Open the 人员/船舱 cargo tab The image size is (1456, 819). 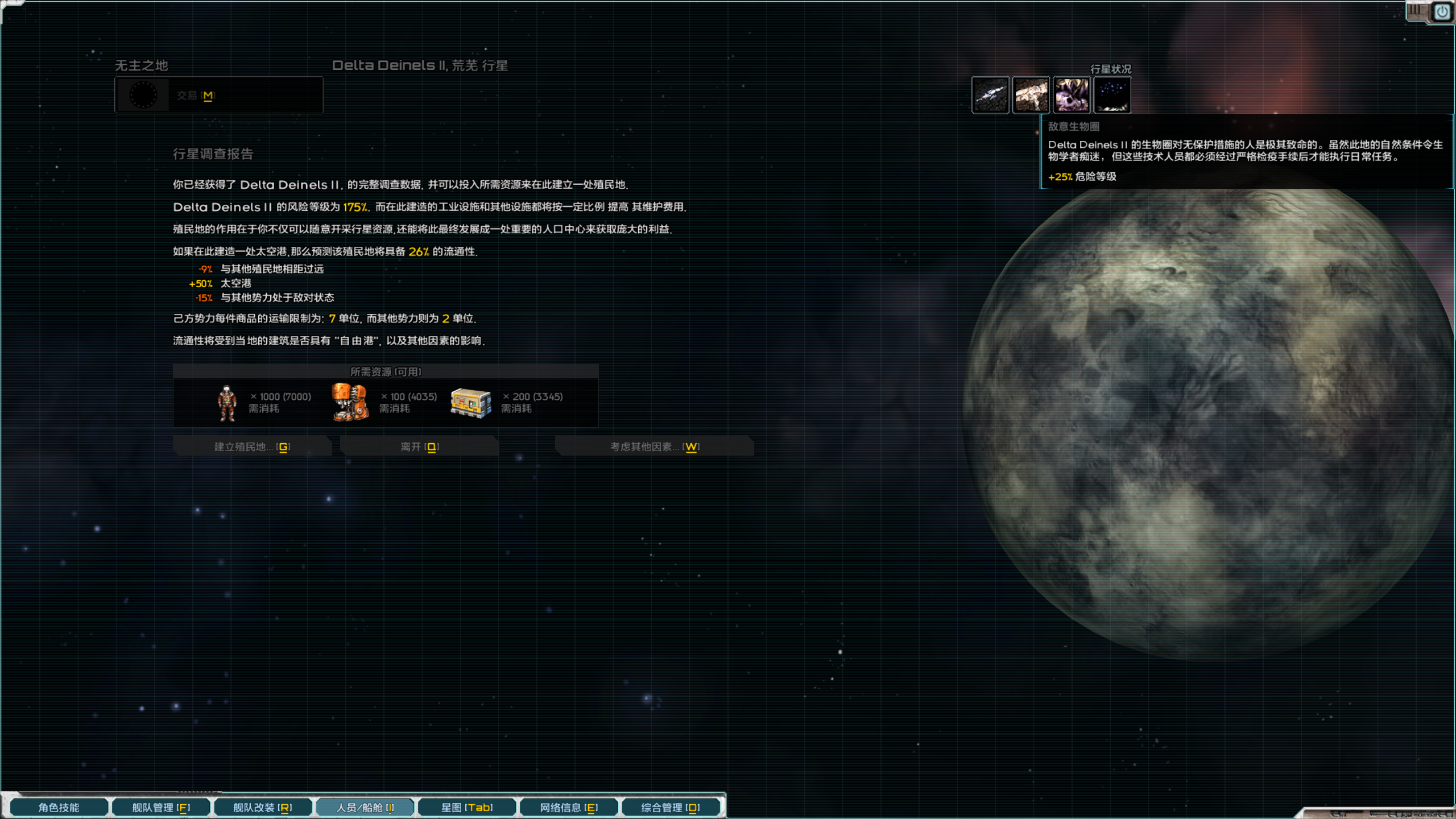click(365, 807)
